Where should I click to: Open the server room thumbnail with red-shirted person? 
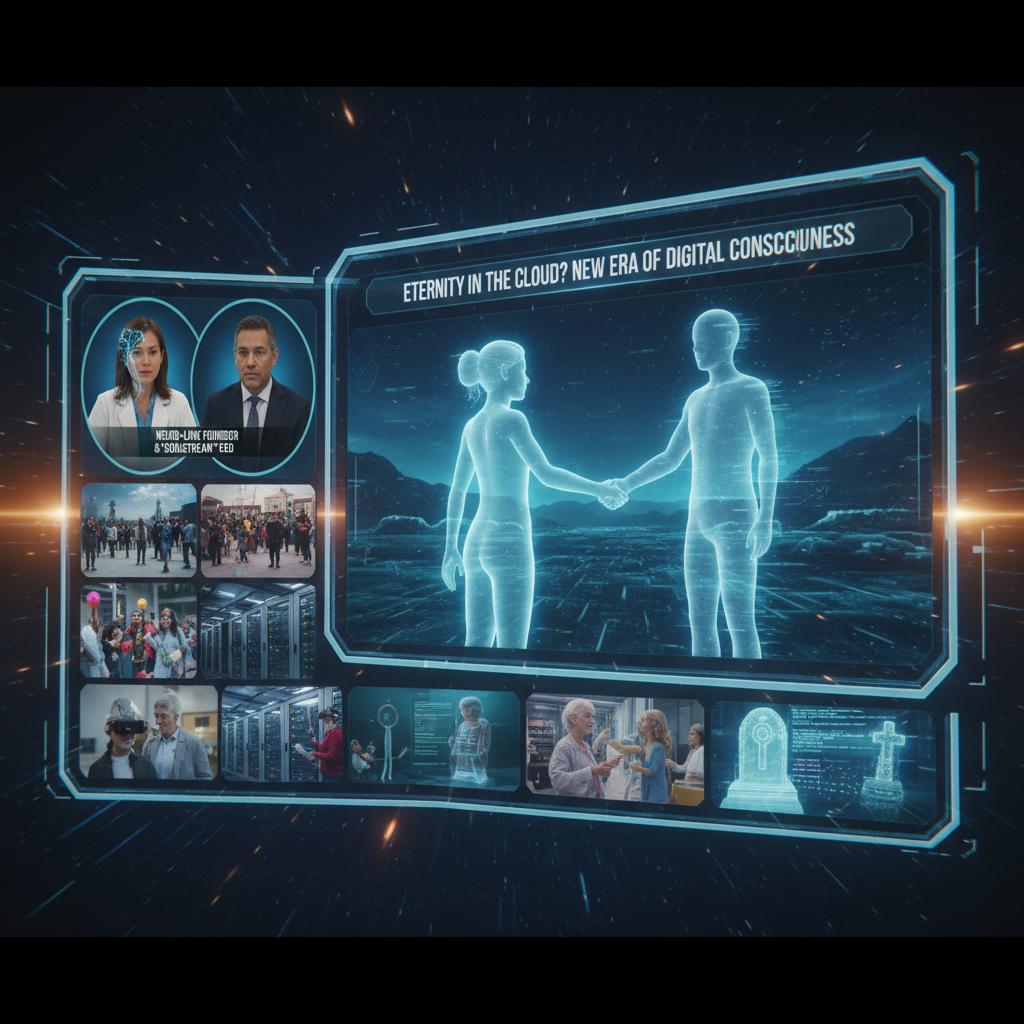click(281, 734)
